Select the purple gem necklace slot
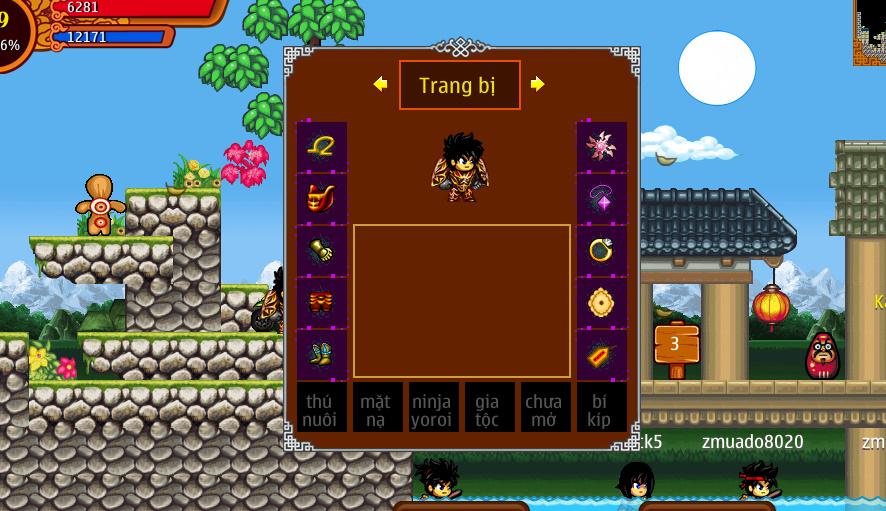The height and width of the screenshot is (511, 886). pos(601,198)
